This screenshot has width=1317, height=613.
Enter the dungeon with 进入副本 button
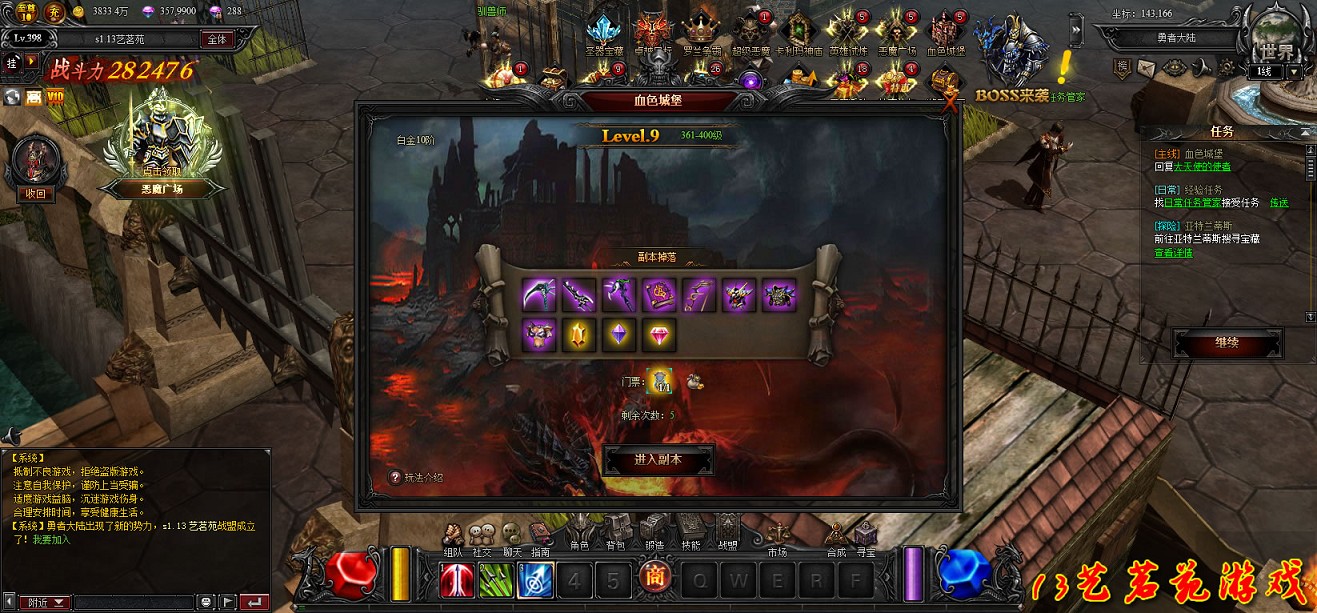tap(658, 460)
